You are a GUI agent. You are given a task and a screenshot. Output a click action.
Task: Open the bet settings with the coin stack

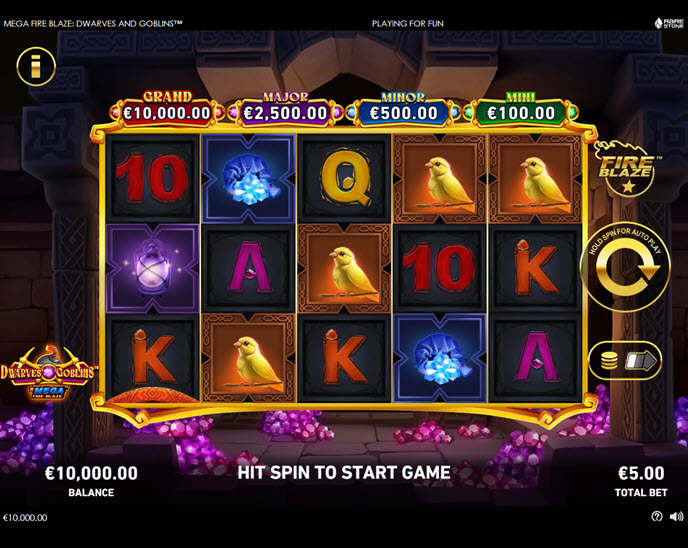pos(625,360)
